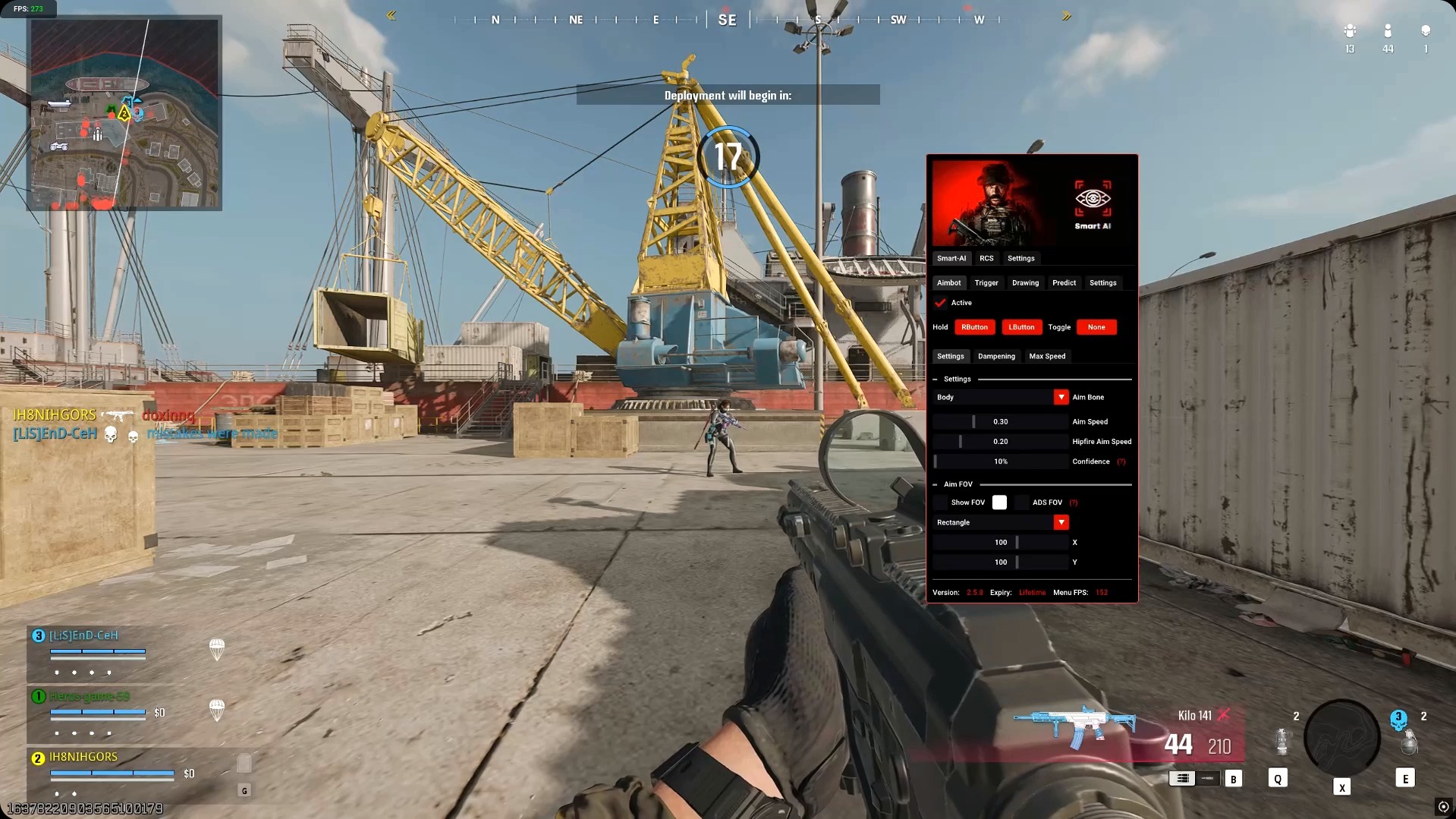Switch to the Drawing tab
1456x819 pixels.
point(1025,282)
